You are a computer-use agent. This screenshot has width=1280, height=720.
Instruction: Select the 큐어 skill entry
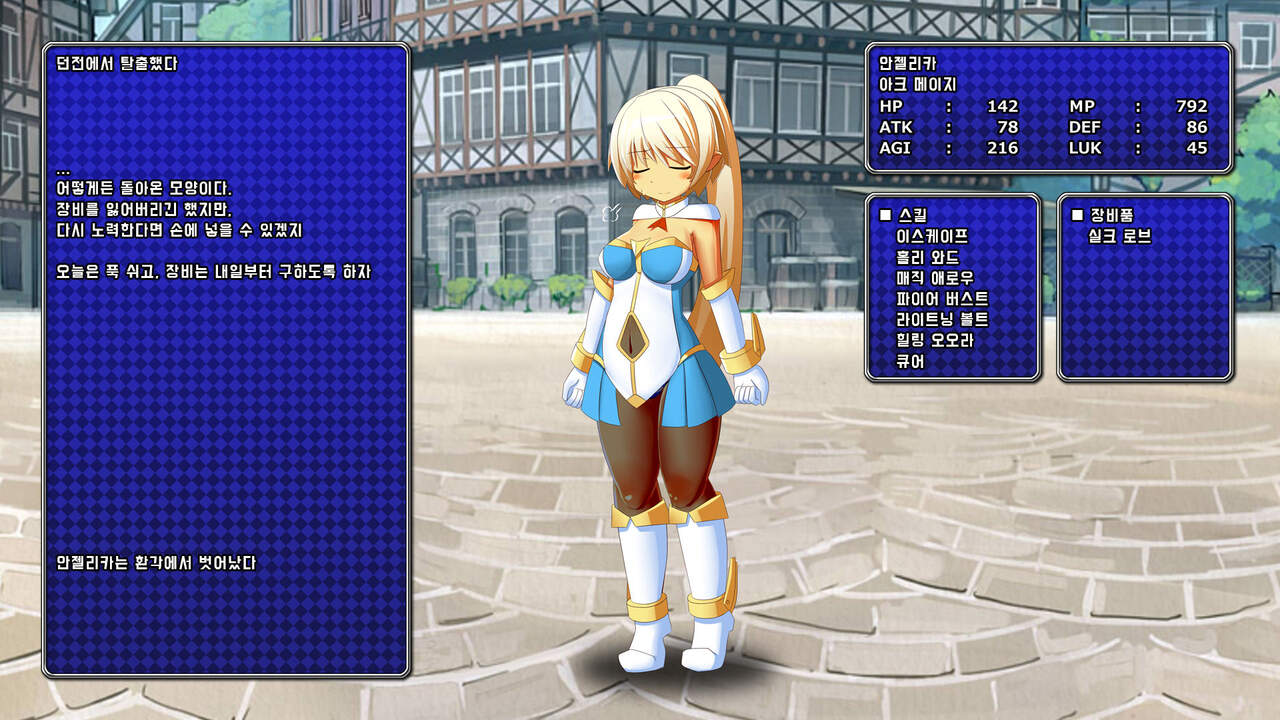click(x=911, y=362)
